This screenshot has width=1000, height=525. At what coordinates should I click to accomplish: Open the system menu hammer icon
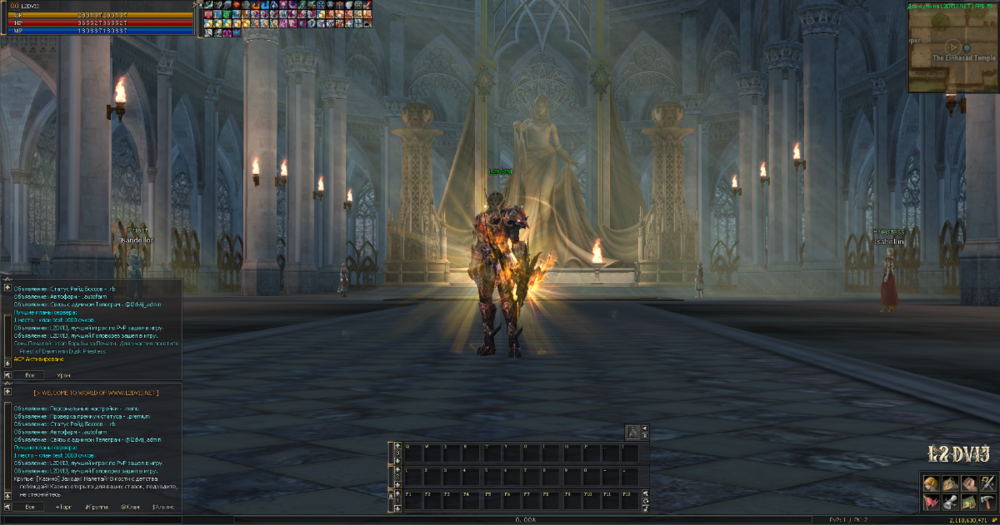click(988, 502)
